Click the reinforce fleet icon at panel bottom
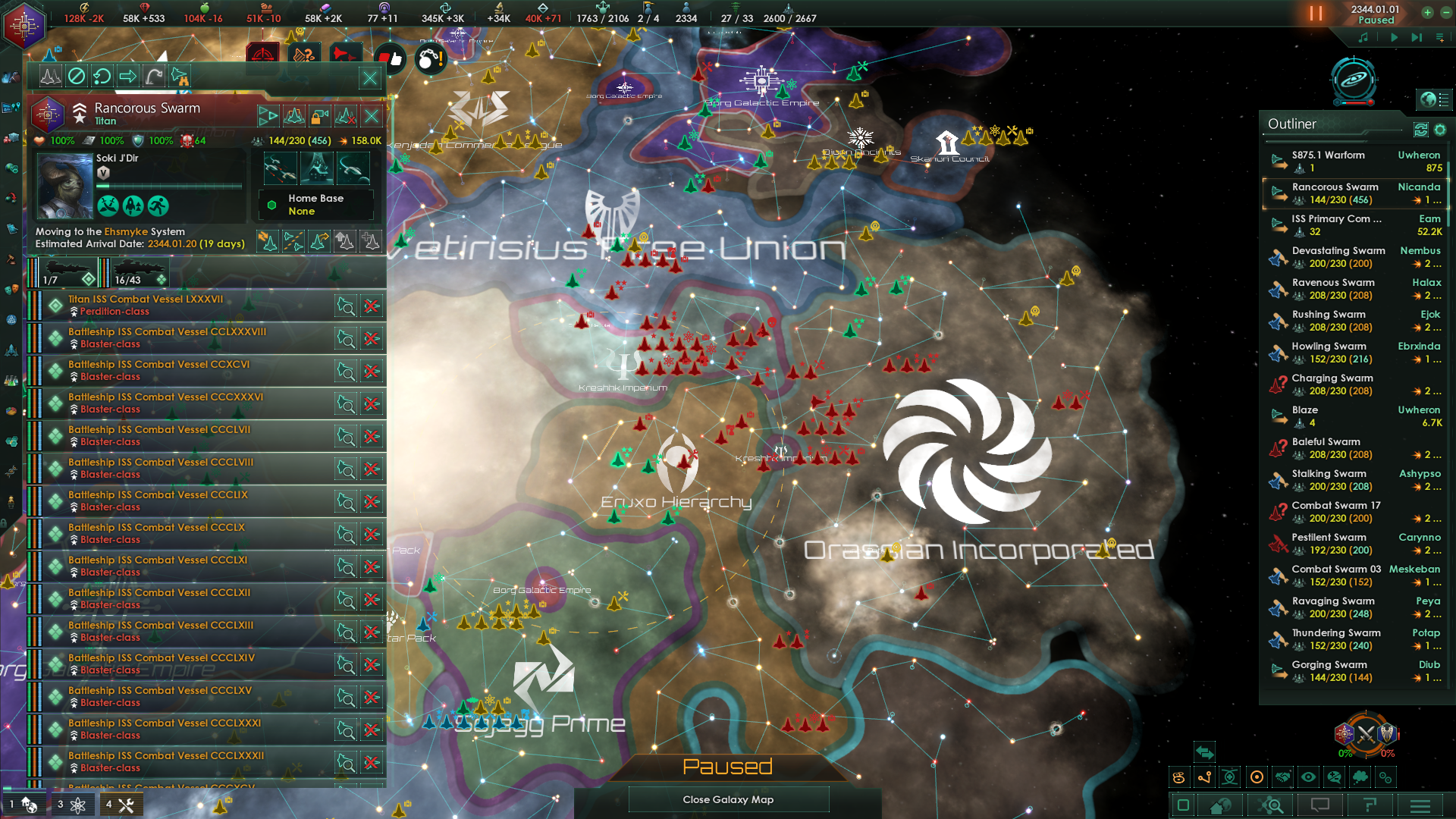The image size is (1456, 819). tap(371, 243)
